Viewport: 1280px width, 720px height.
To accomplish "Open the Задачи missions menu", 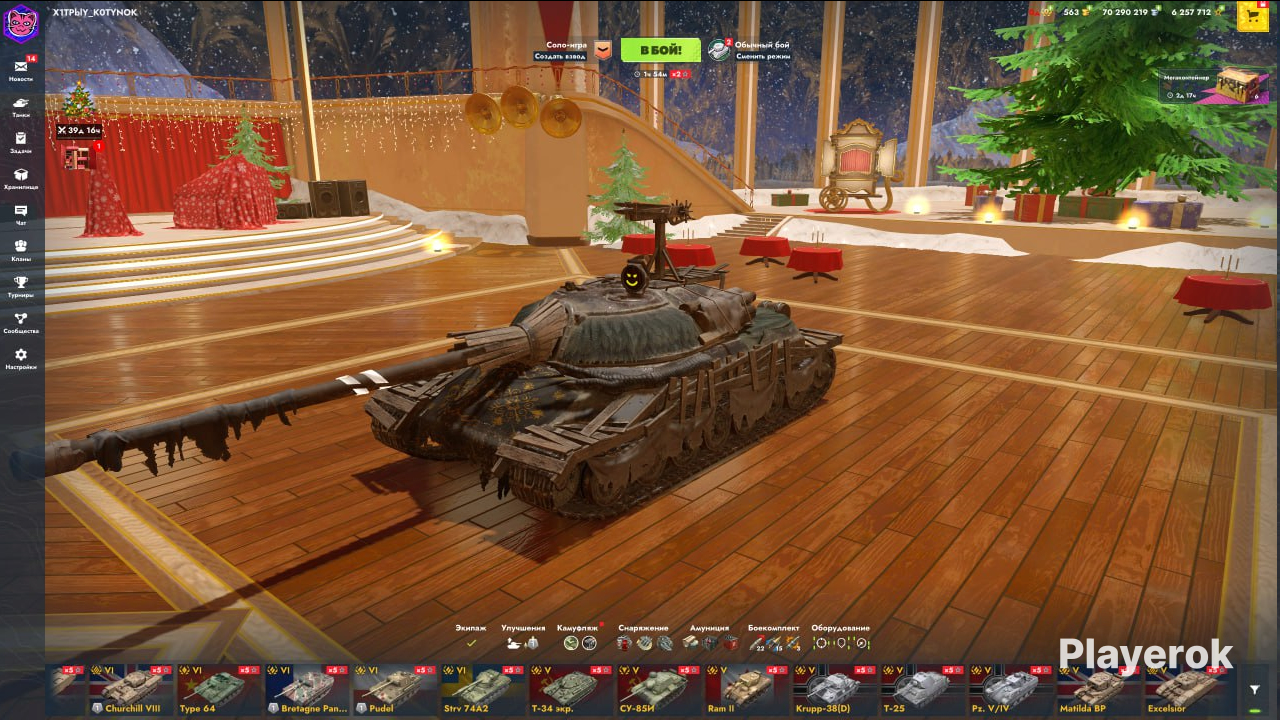I will point(21,142).
